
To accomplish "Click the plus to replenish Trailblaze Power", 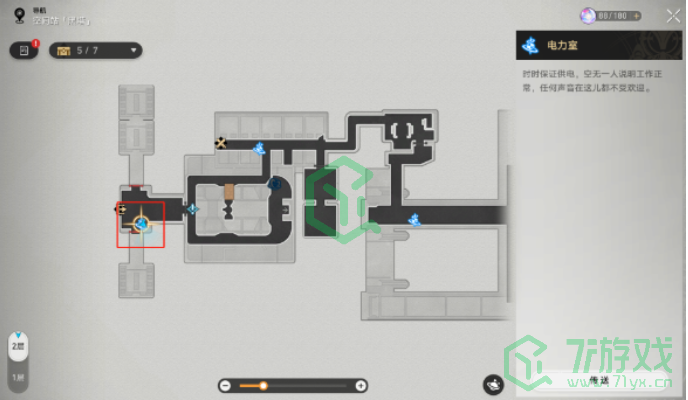I will pos(637,17).
